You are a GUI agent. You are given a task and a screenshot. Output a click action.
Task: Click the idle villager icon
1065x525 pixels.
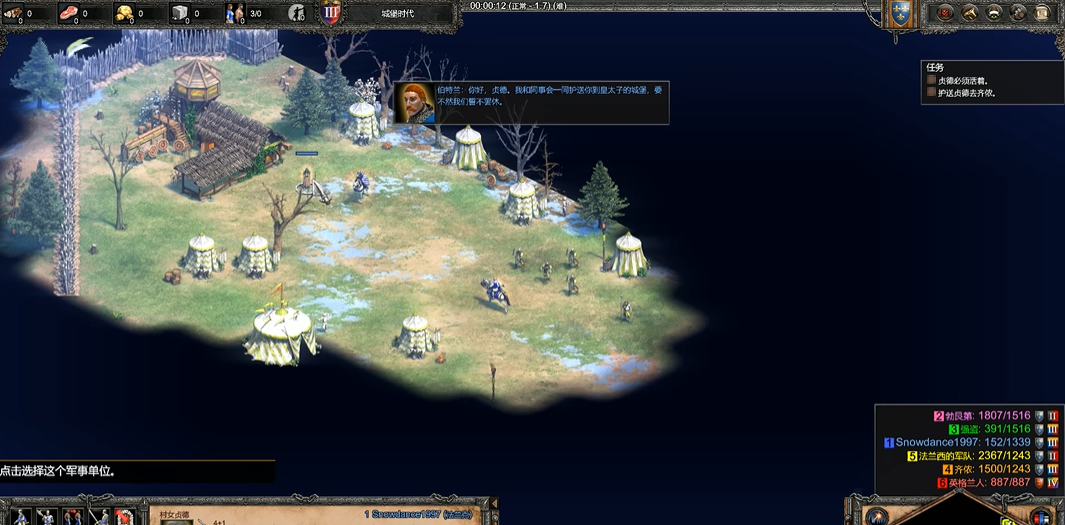coord(297,13)
